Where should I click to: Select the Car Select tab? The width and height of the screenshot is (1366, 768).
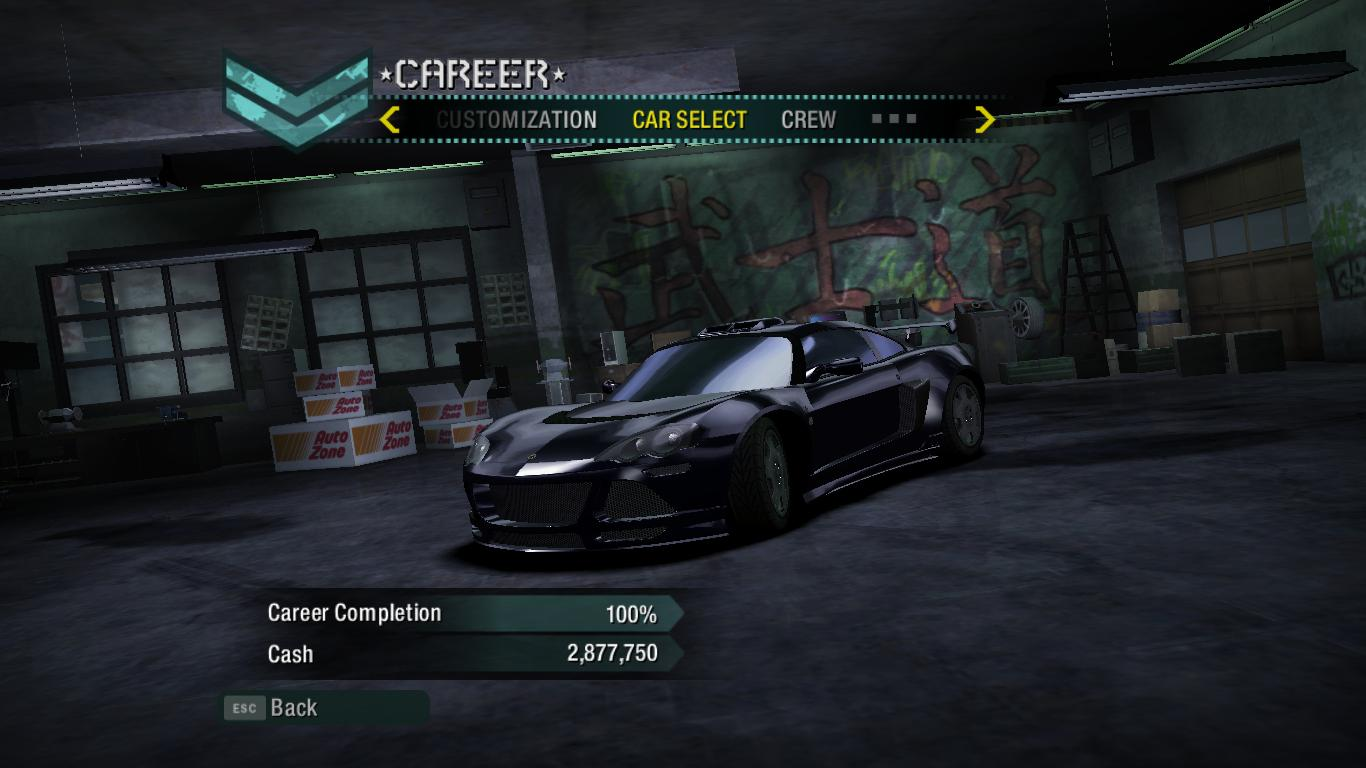pyautogui.click(x=689, y=120)
